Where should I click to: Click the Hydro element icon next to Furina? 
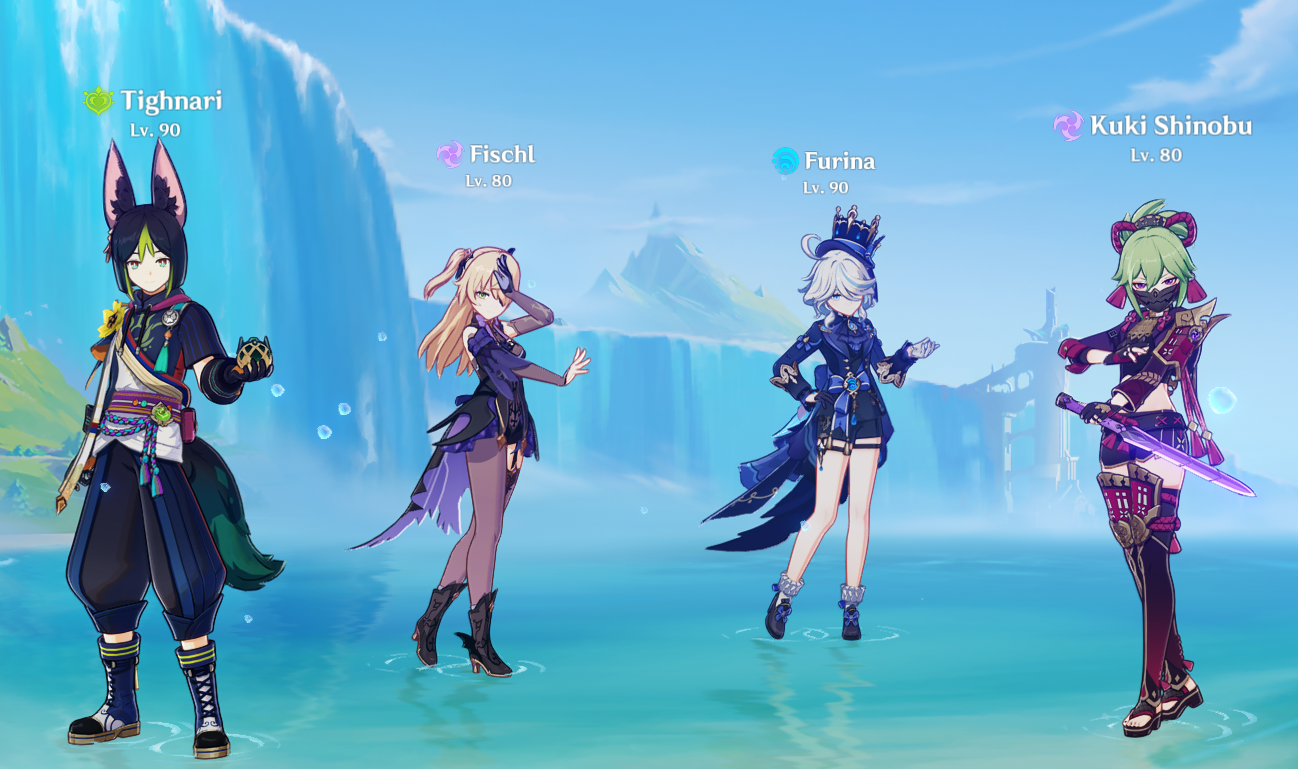tap(786, 158)
